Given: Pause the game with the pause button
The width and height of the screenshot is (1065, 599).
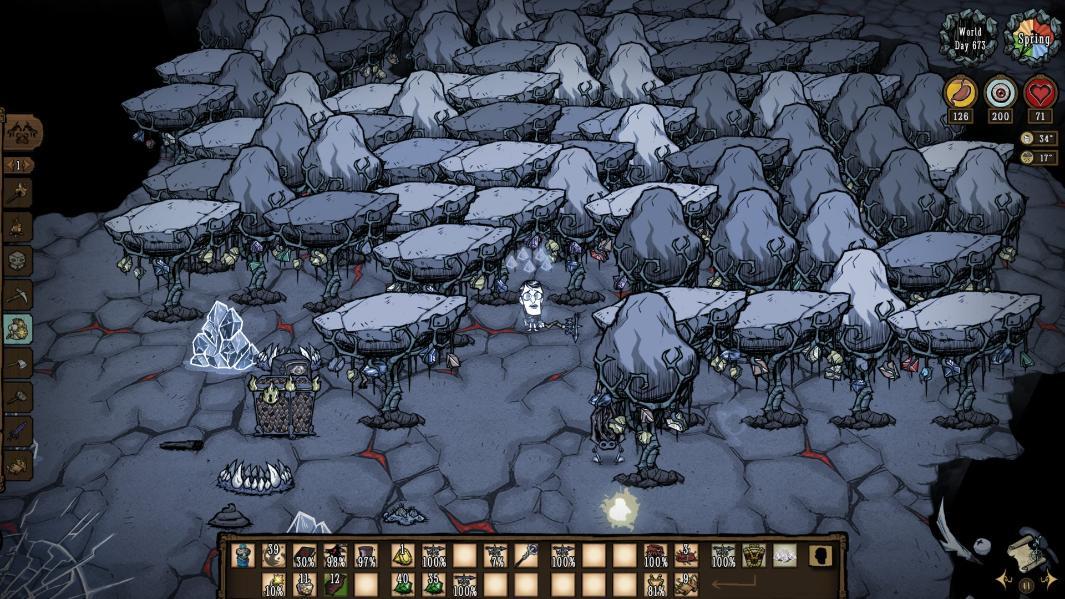Looking at the screenshot, I should pyautogui.click(x=1026, y=585).
